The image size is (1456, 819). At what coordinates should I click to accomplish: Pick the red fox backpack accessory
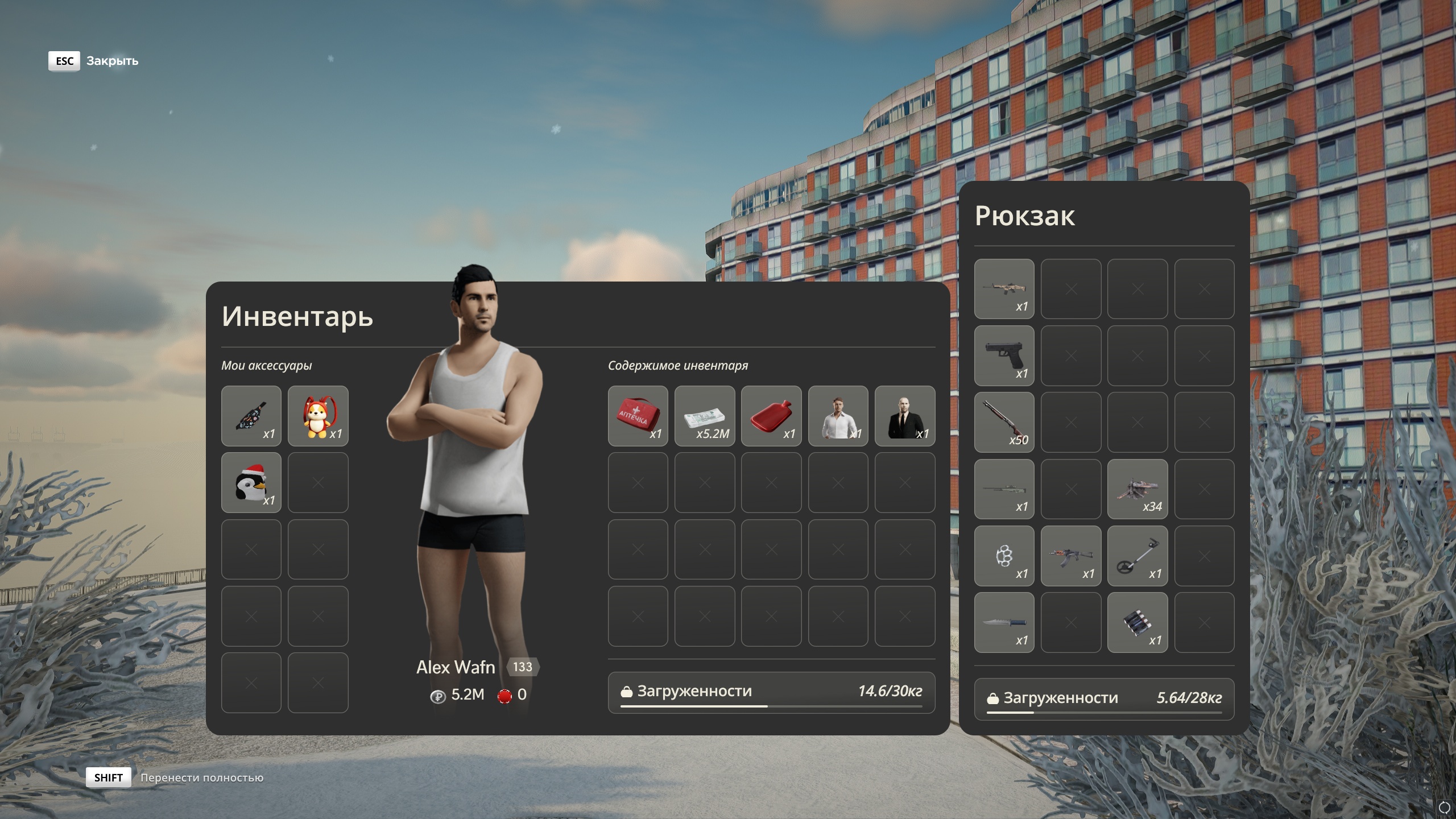(317, 416)
